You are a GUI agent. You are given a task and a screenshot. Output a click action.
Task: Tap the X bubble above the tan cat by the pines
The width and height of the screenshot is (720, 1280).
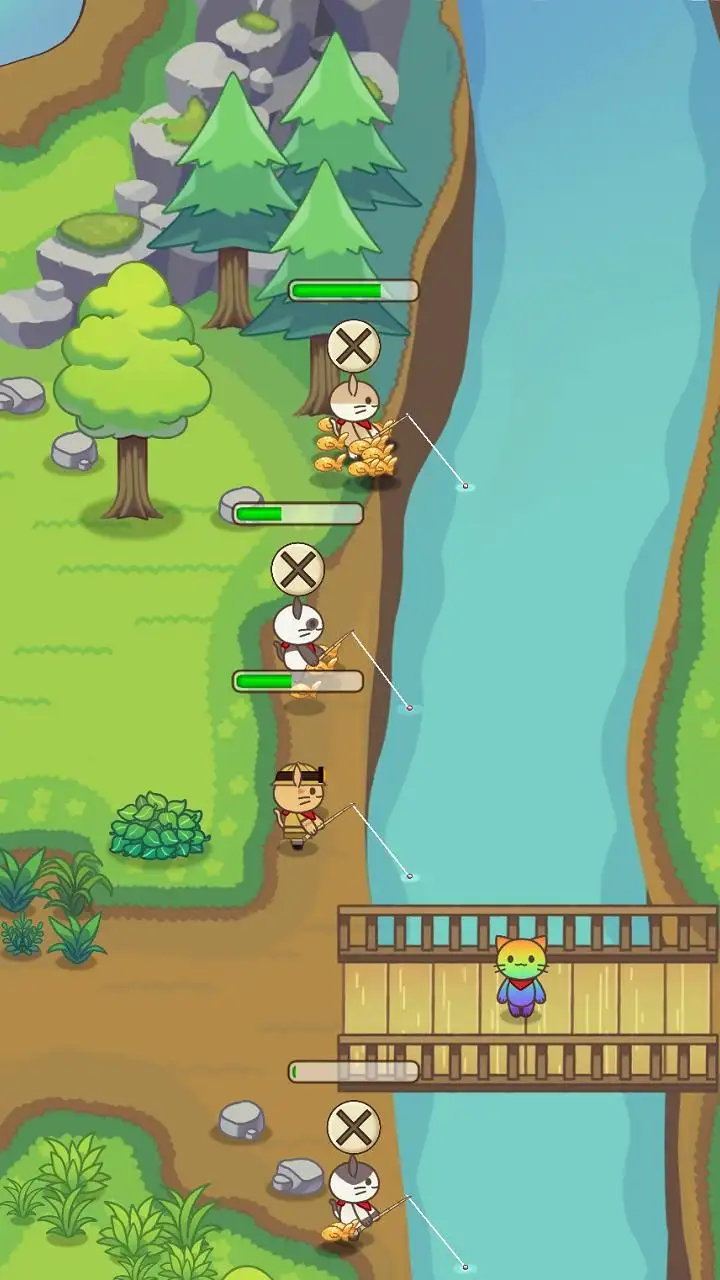click(354, 347)
